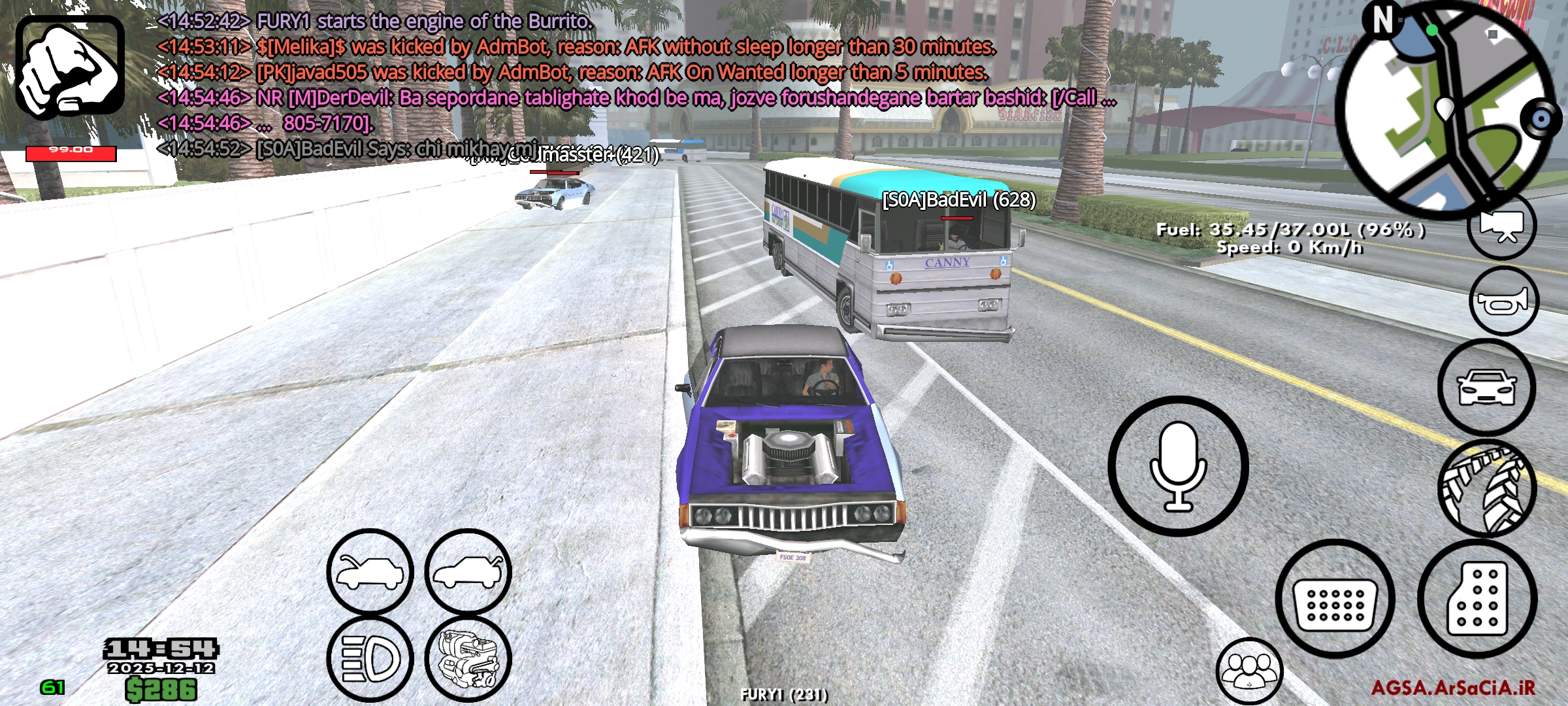Step on the accelerator pedal

click(x=1477, y=599)
